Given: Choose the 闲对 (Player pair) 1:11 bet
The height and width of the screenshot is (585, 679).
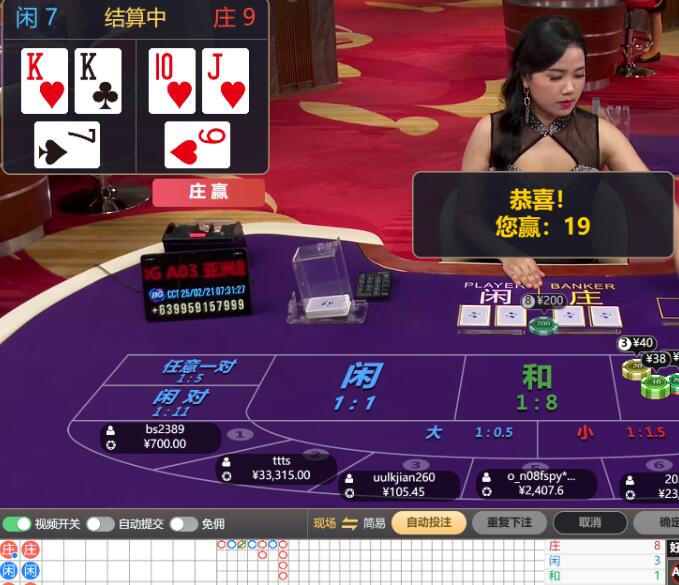Looking at the screenshot, I should pyautogui.click(x=178, y=402).
